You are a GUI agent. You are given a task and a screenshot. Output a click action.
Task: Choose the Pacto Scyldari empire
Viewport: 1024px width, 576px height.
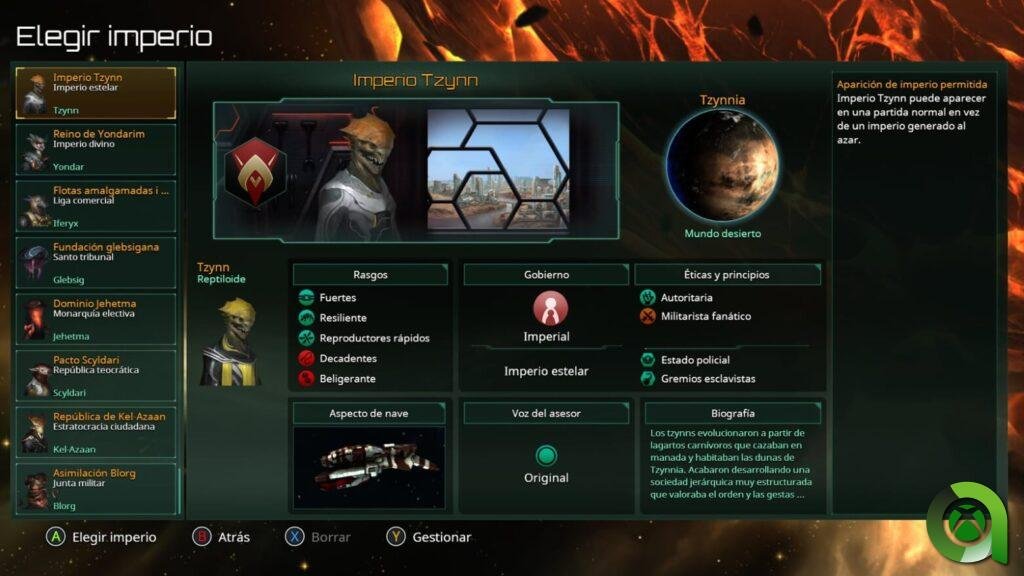95,376
